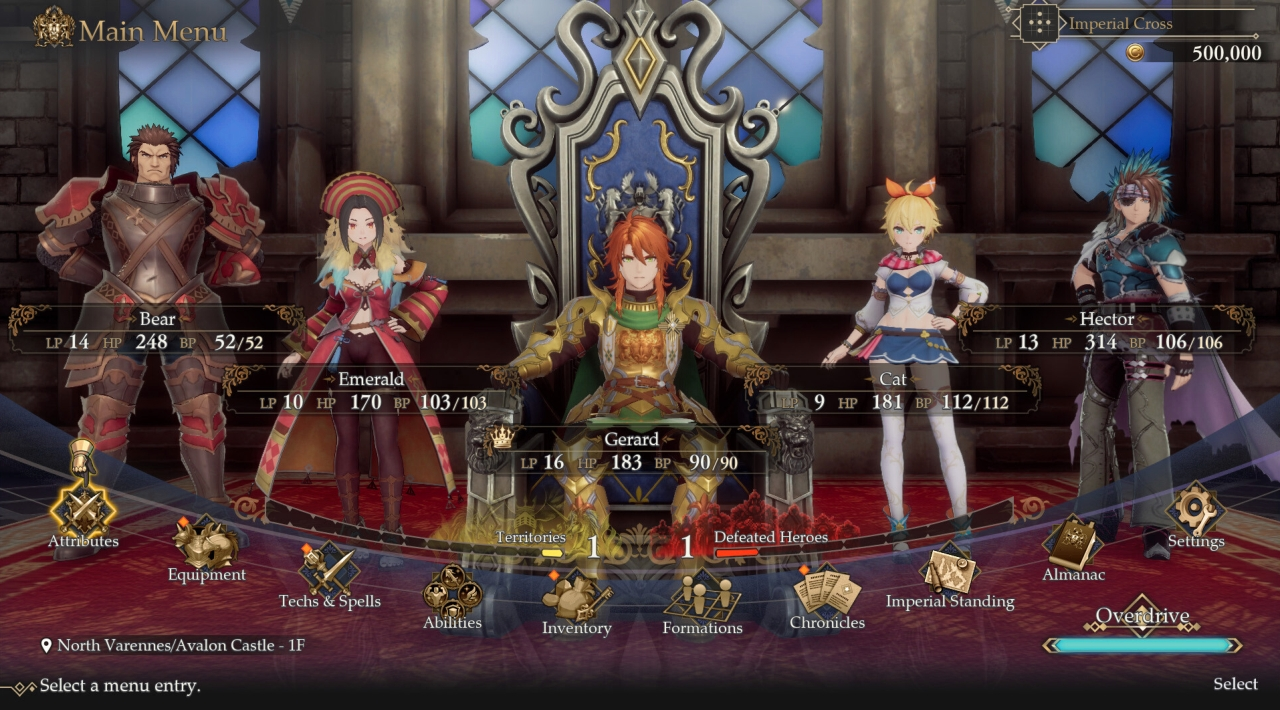Go to the Formations menu

pyautogui.click(x=702, y=598)
